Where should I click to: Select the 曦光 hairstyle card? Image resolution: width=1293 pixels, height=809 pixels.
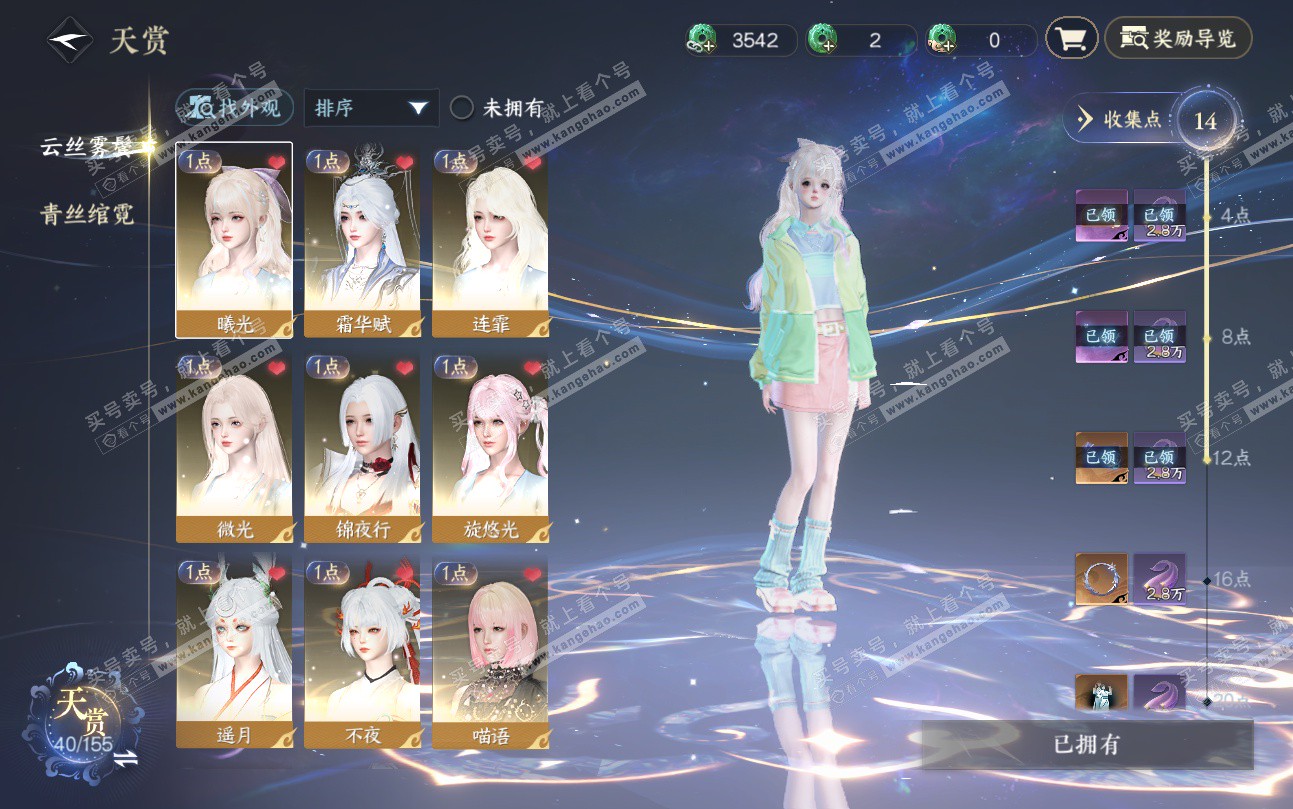click(x=234, y=240)
